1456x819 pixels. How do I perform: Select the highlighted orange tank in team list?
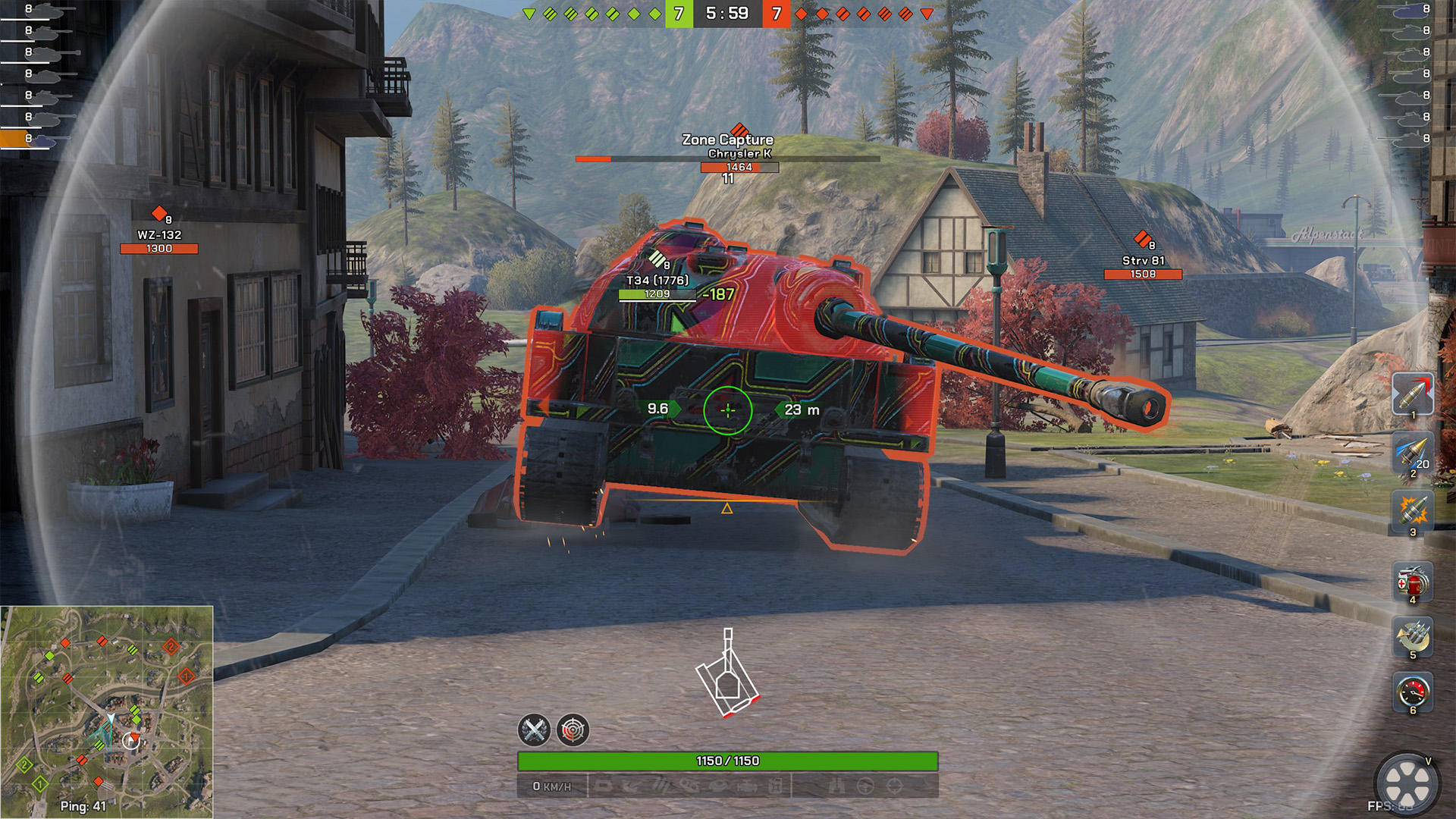tap(30, 139)
